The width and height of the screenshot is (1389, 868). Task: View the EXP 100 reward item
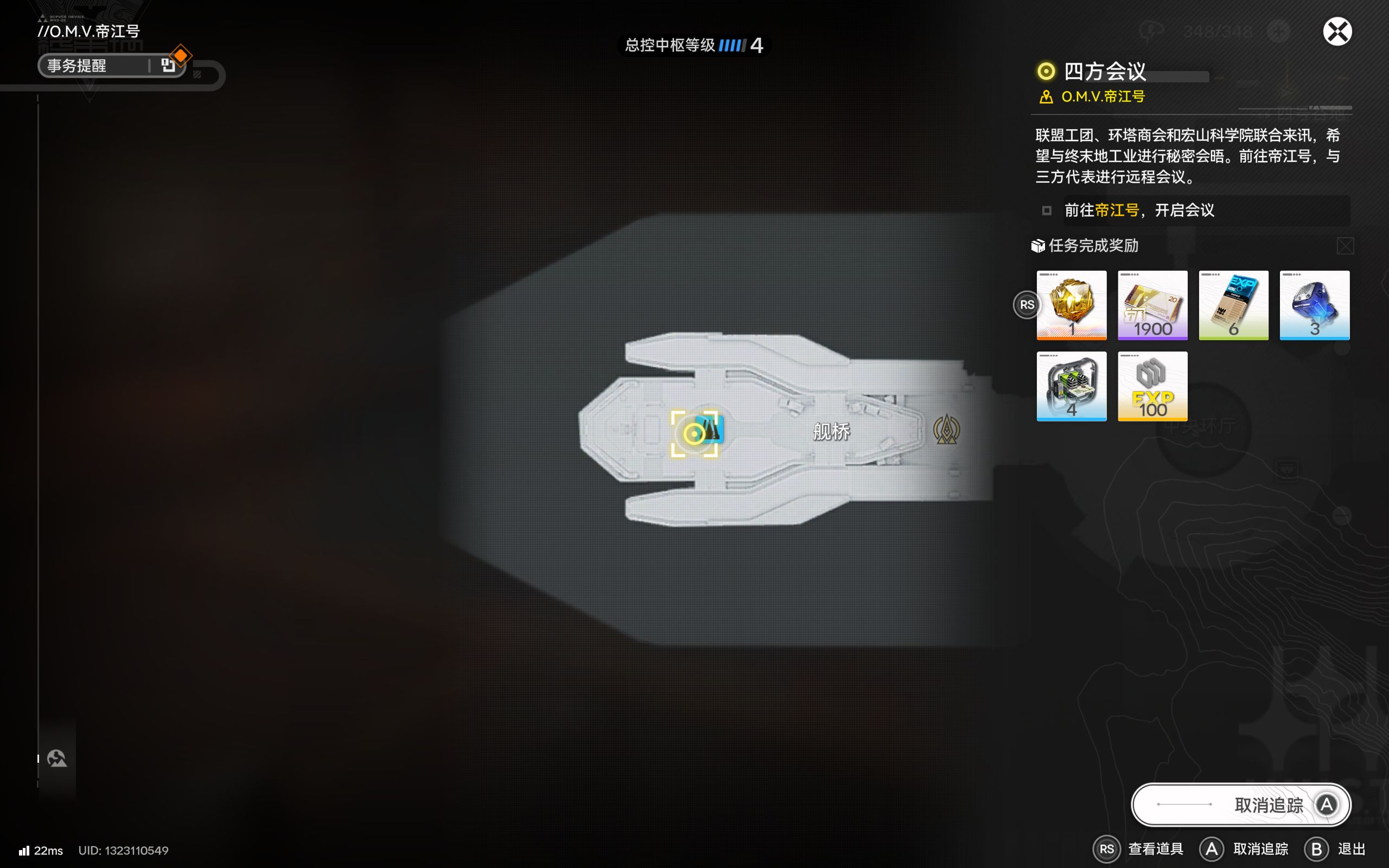coord(1152,386)
